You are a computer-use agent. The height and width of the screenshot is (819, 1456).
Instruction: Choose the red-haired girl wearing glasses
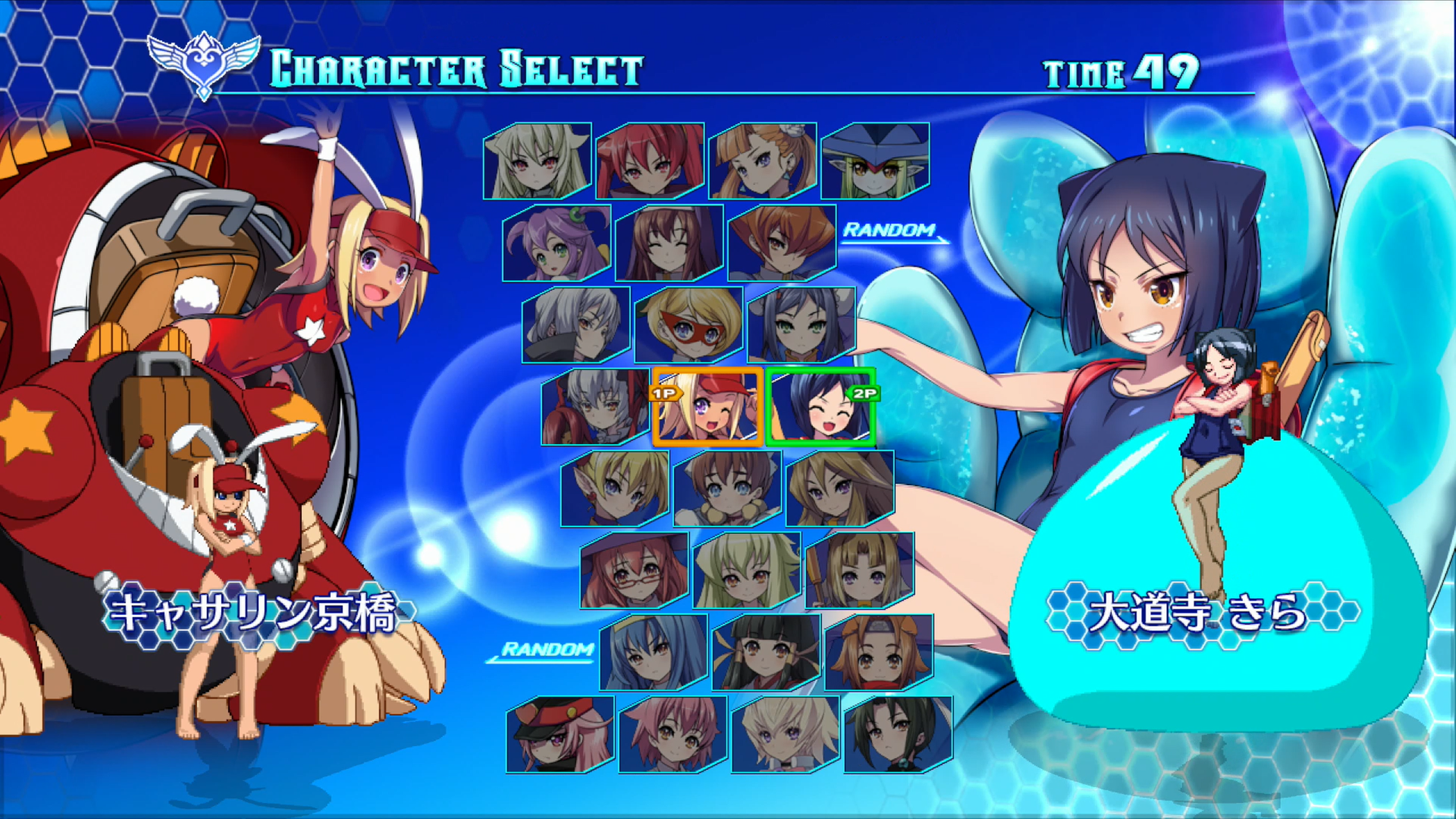click(x=634, y=570)
